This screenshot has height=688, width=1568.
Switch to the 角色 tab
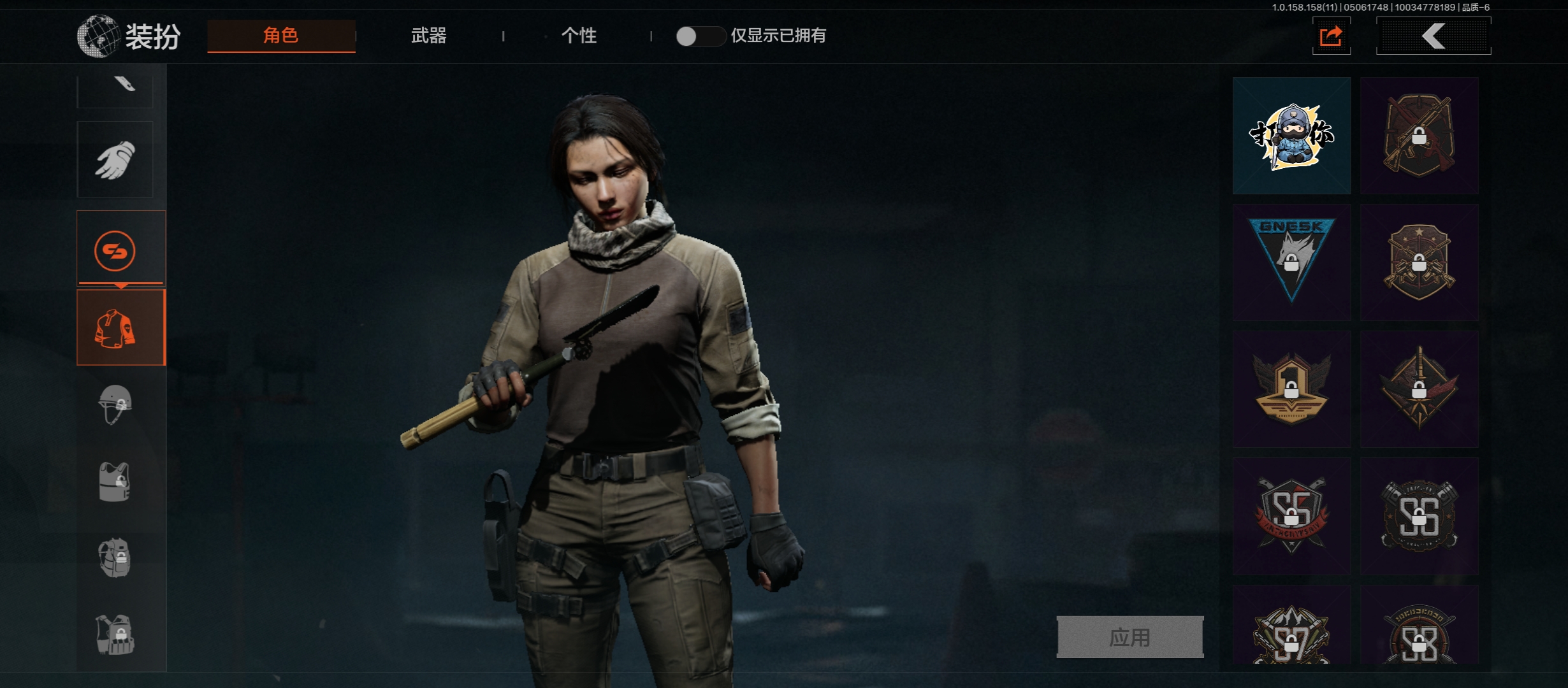281,36
